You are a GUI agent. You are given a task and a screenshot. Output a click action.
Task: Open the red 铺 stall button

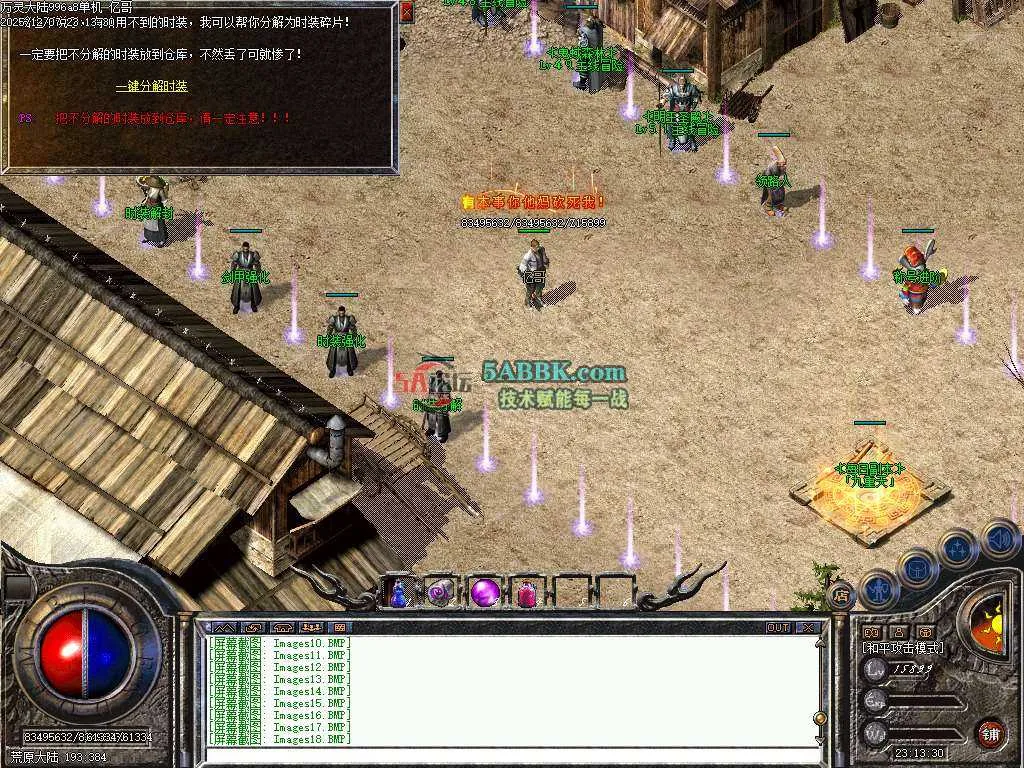click(x=990, y=733)
